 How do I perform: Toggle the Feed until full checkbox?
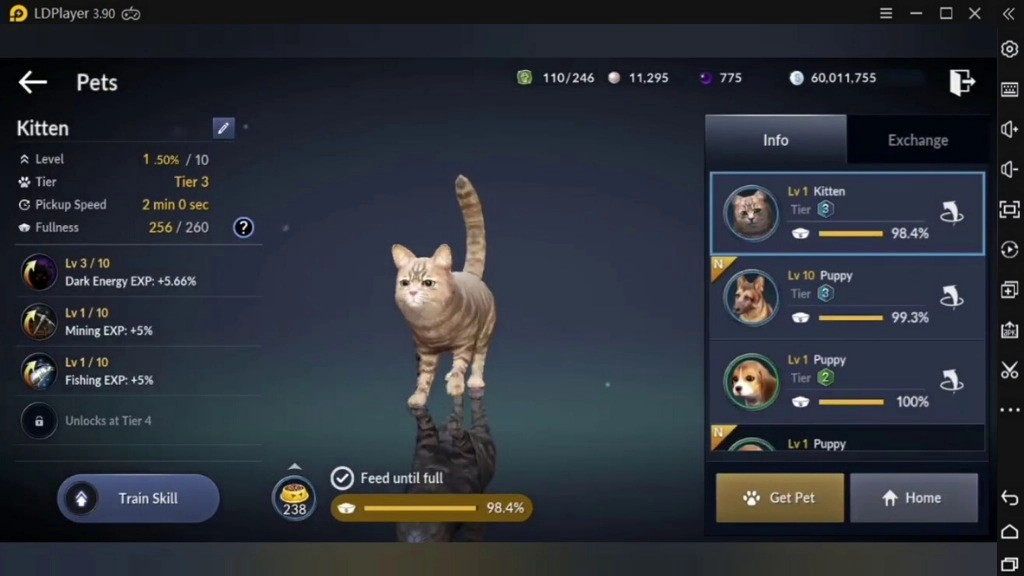342,478
